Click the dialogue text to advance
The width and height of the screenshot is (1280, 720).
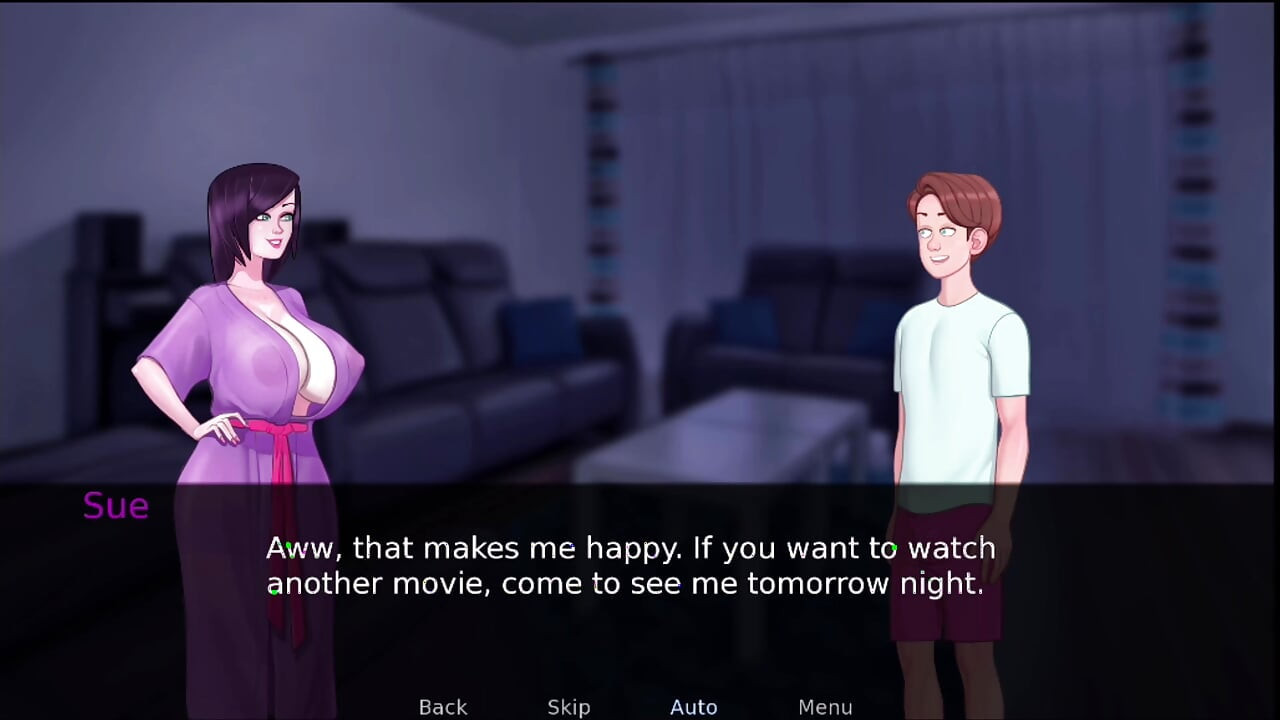click(630, 565)
